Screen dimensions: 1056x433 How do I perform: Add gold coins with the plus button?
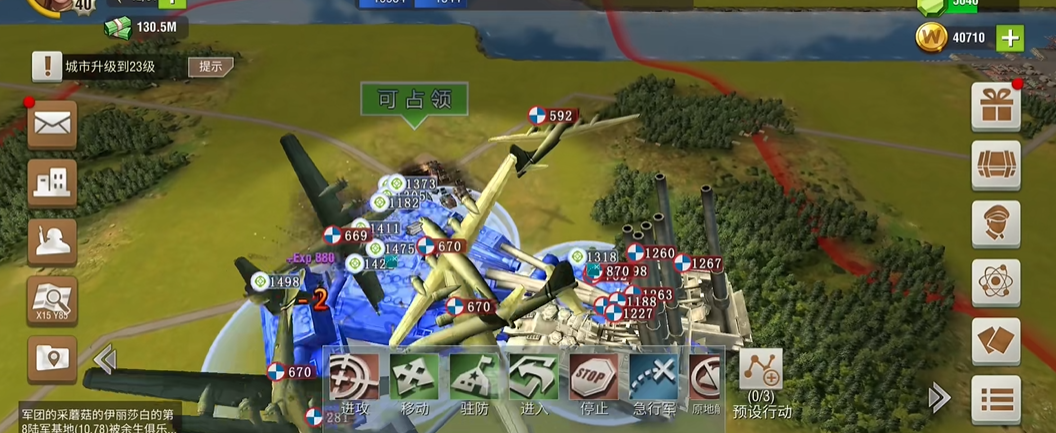(1010, 38)
